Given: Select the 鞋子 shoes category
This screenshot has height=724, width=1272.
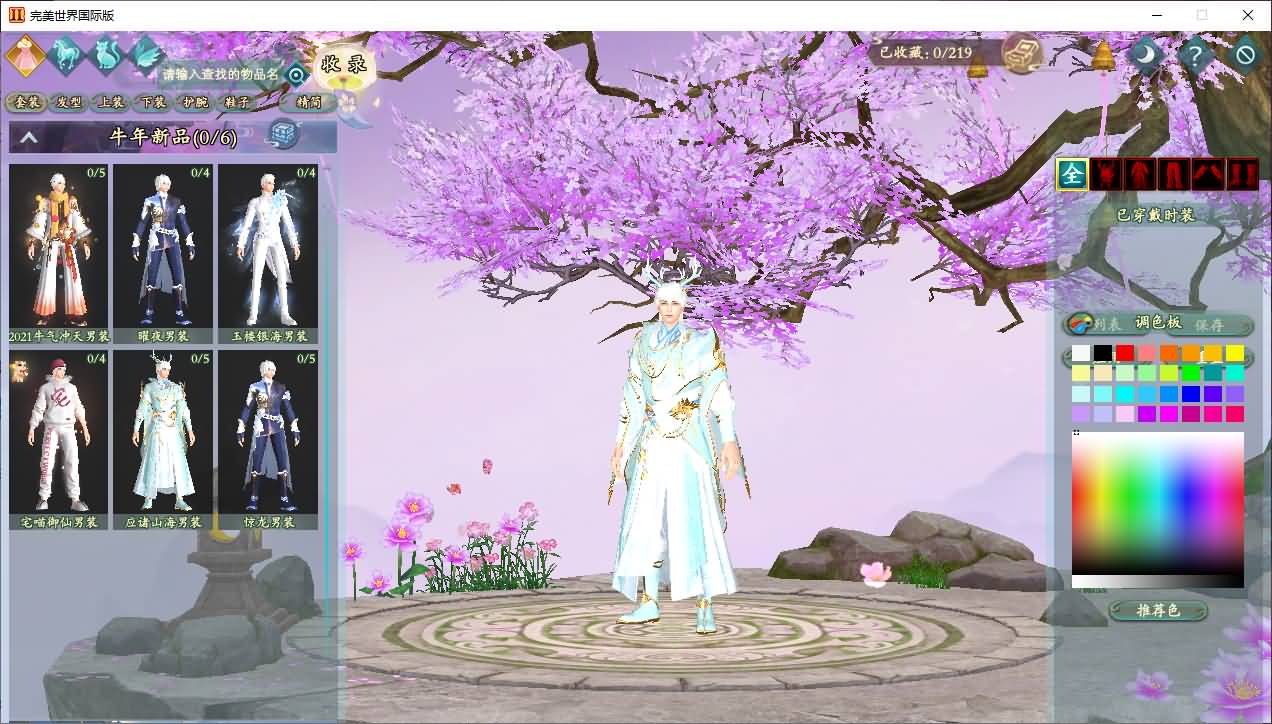Looking at the screenshot, I should click(x=237, y=102).
